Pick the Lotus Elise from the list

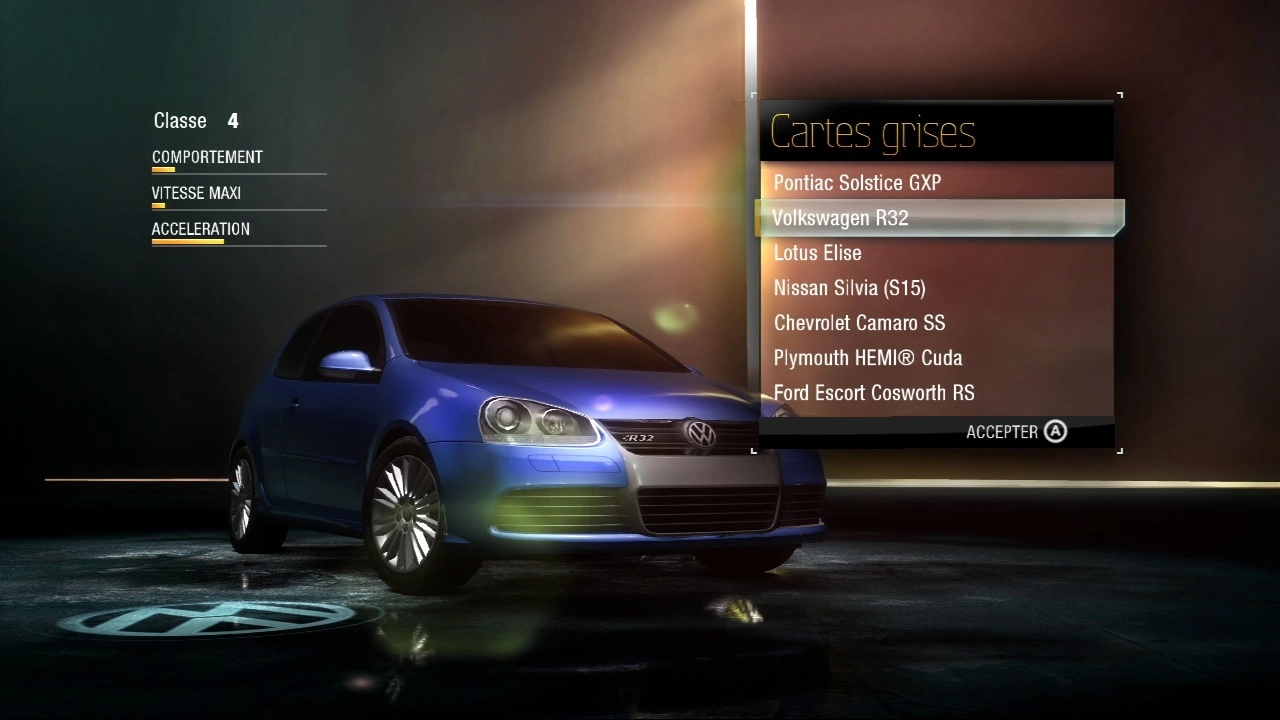817,253
